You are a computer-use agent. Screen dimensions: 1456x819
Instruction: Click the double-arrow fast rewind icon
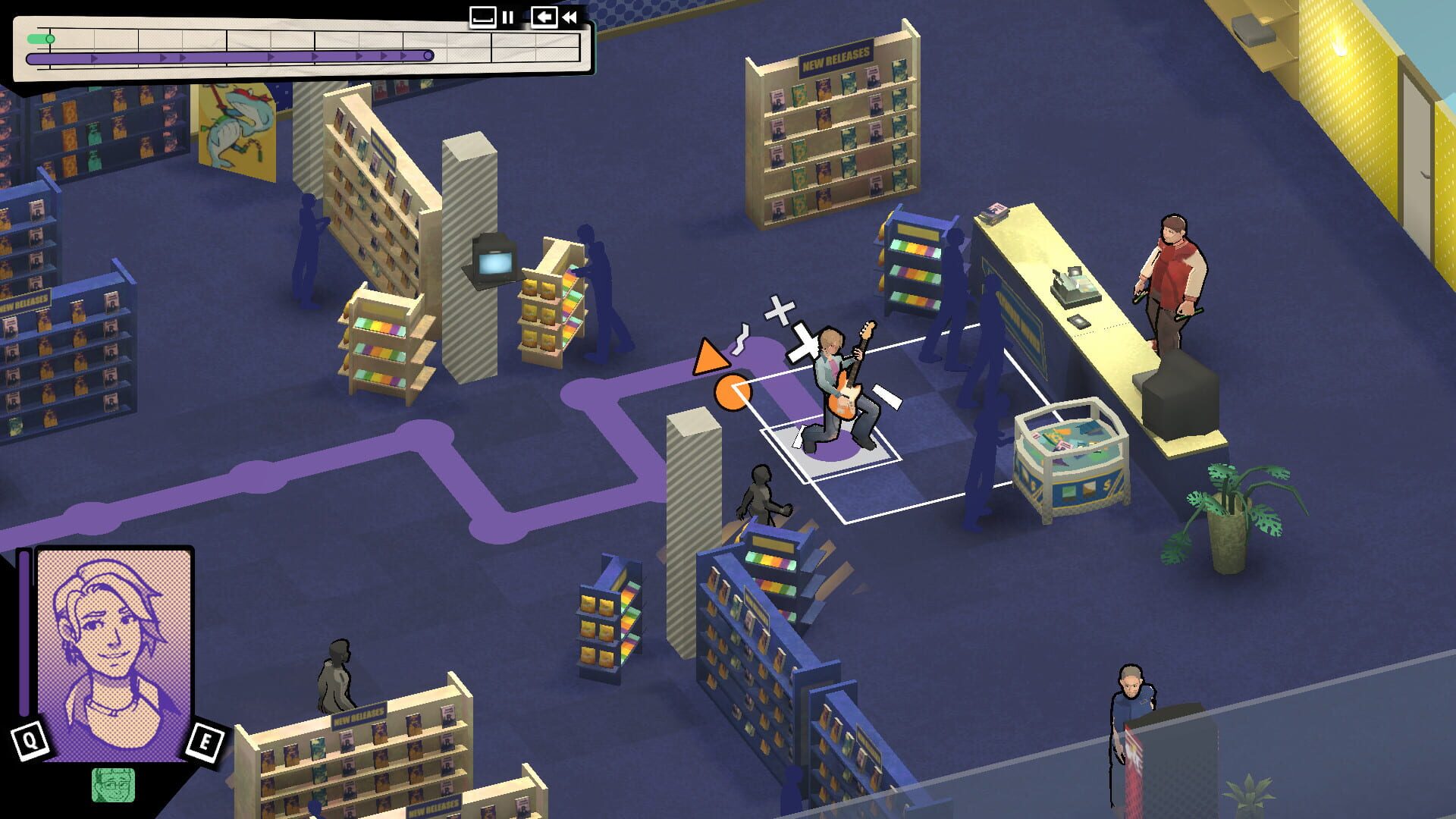coord(570,17)
